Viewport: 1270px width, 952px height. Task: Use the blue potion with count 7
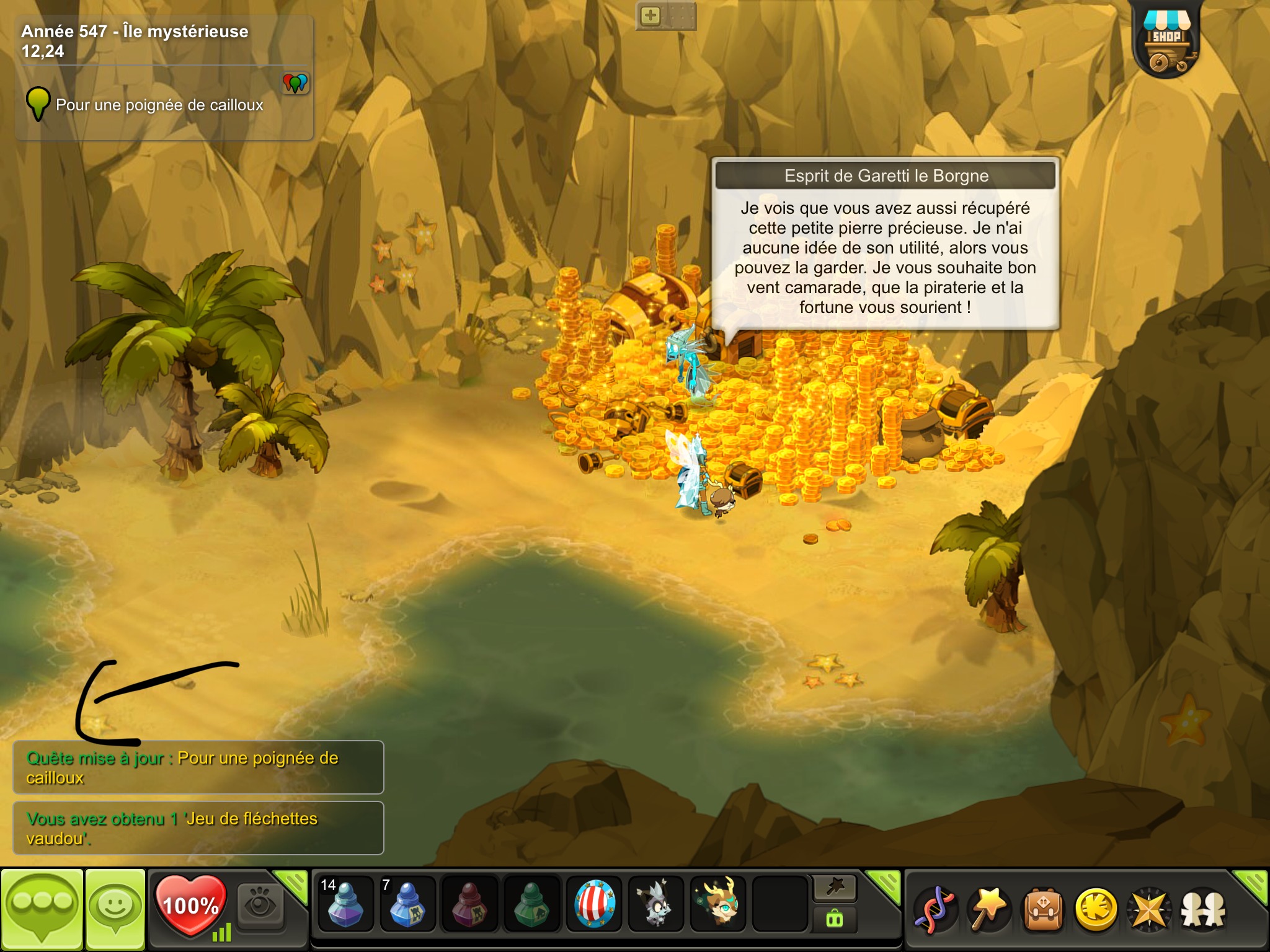(x=407, y=904)
